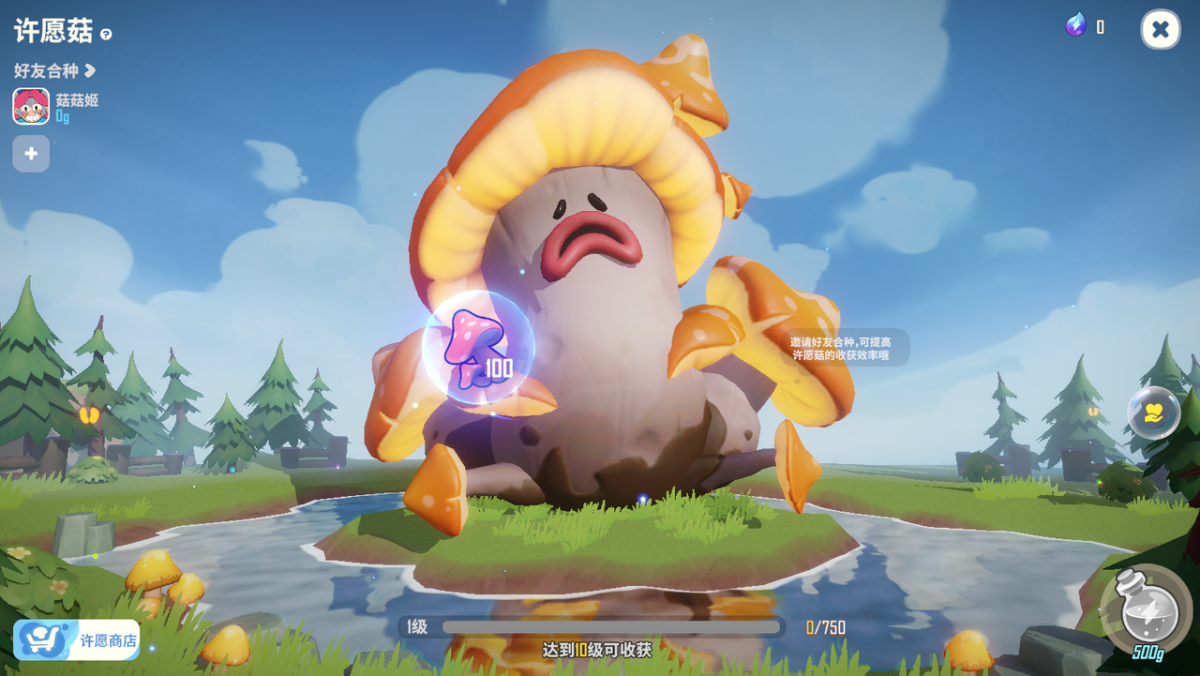This screenshot has height=676, width=1200.
Task: Collect the purple mushroom bubble worth 100
Action: [478, 347]
